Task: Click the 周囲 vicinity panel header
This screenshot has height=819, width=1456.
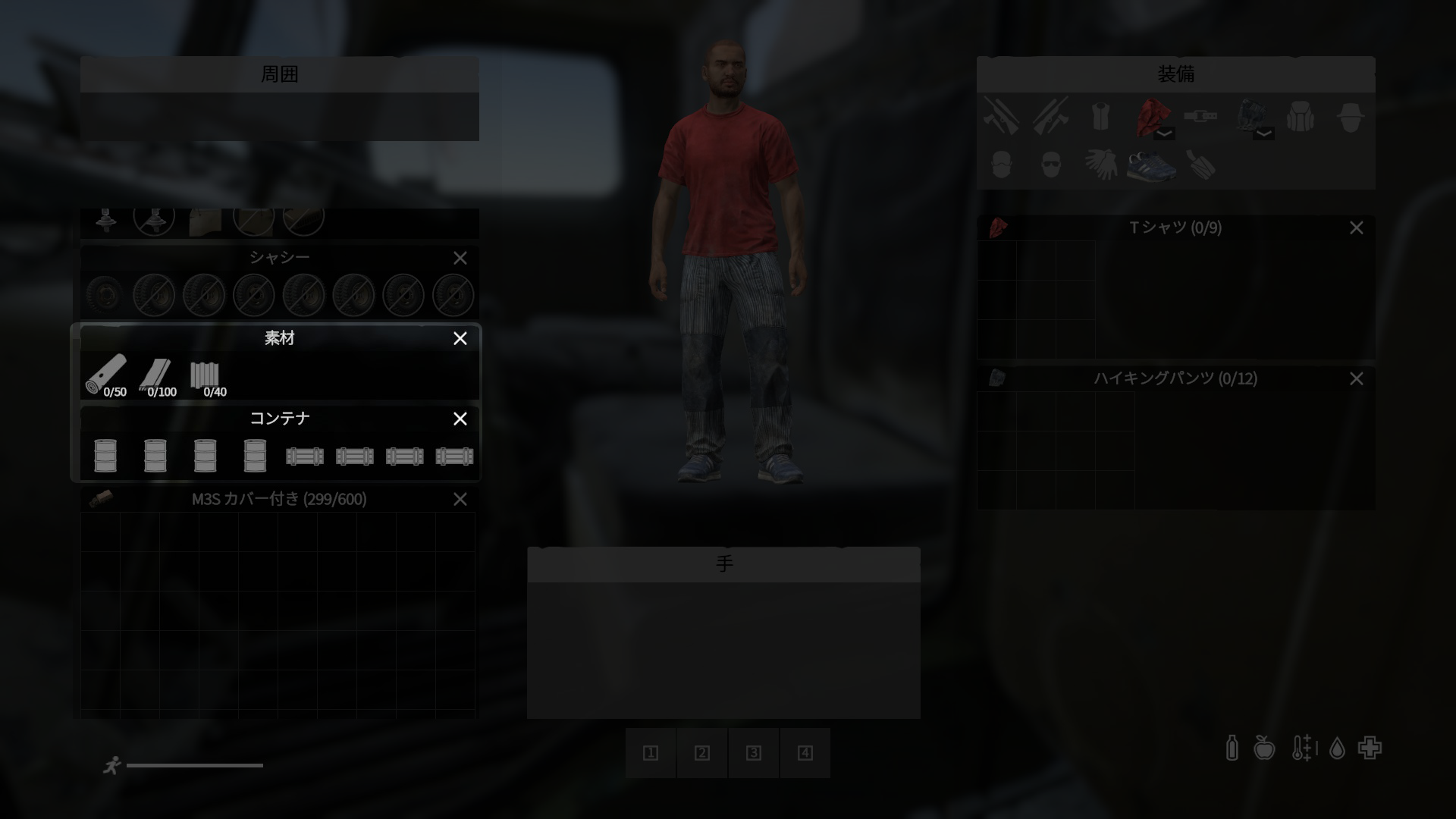Action: point(279,74)
